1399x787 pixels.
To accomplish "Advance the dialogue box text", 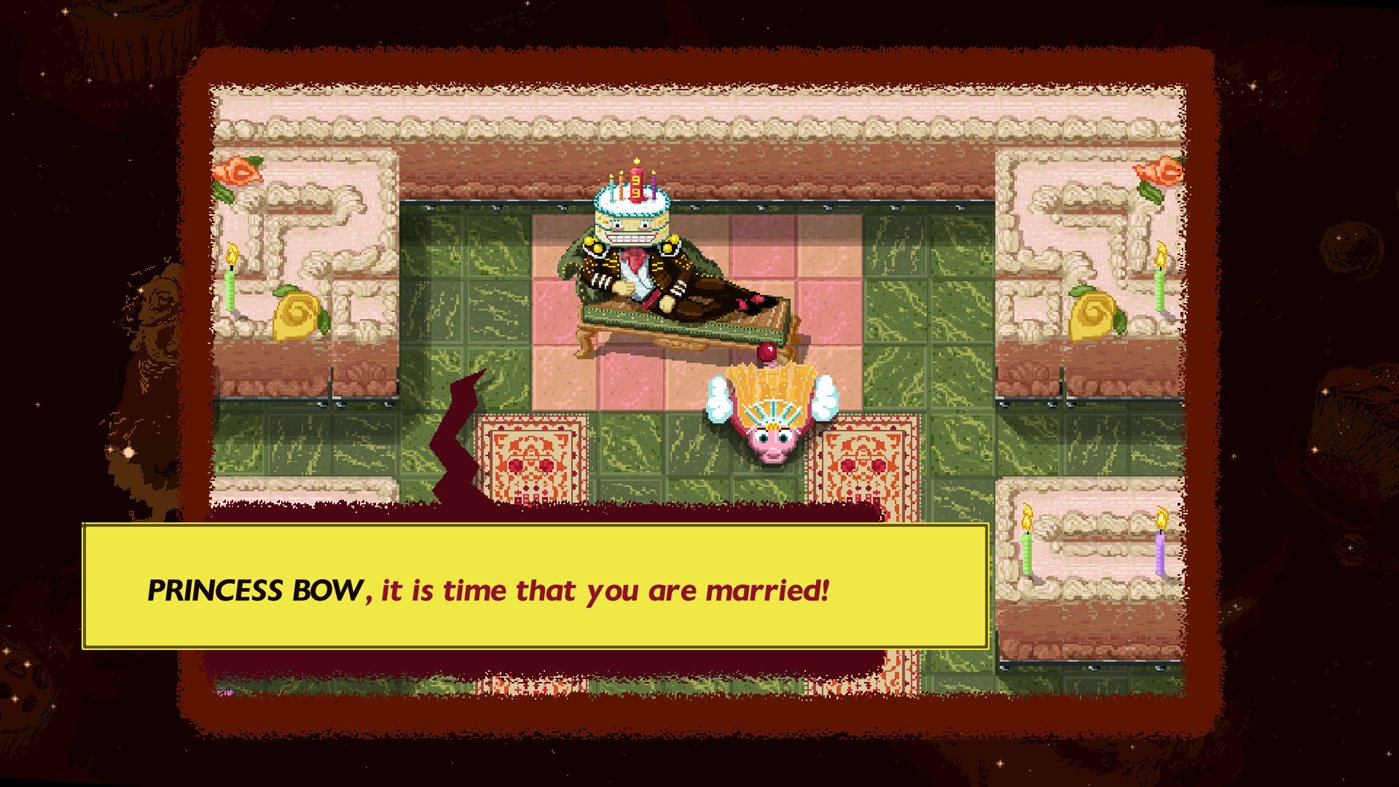I will 535,588.
